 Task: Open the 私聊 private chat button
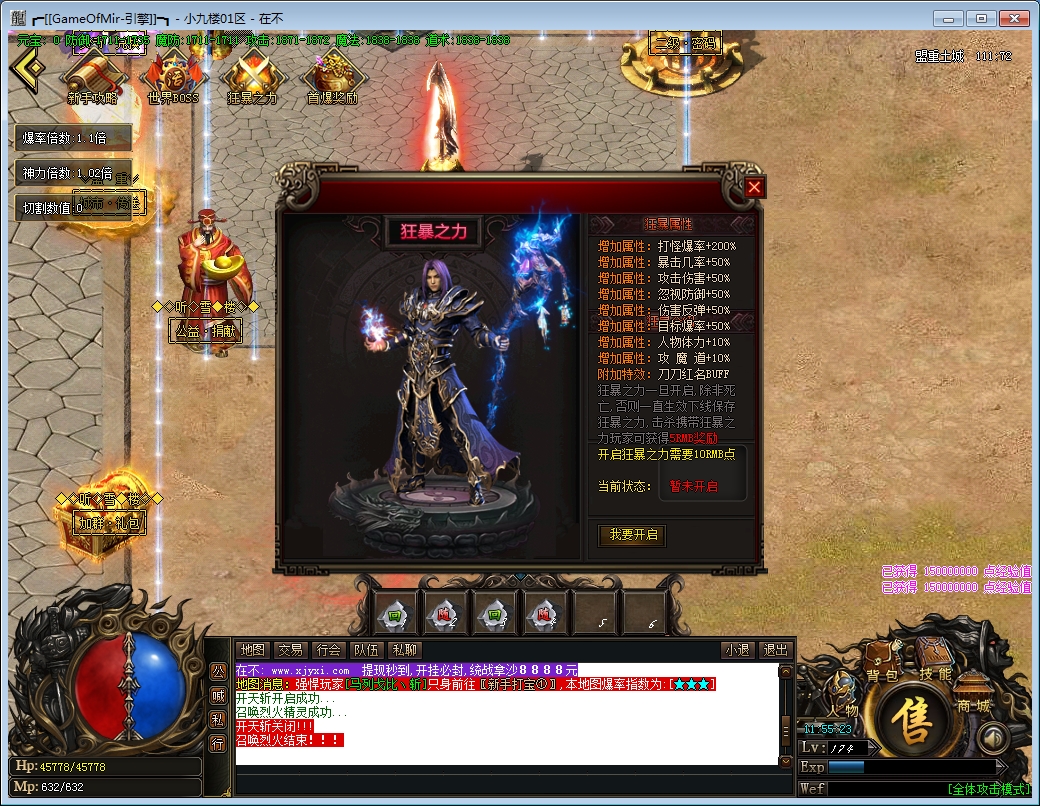[x=404, y=650]
